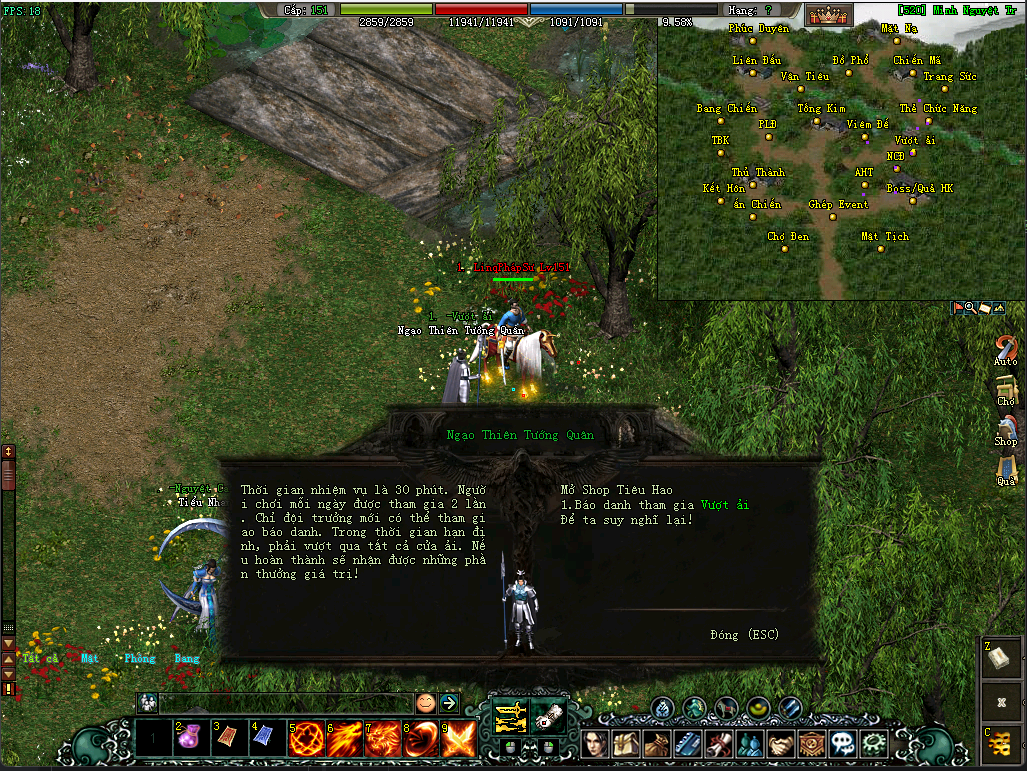Switch to the Bang chat channel tab
This screenshot has width=1027, height=771.
pyautogui.click(x=187, y=659)
